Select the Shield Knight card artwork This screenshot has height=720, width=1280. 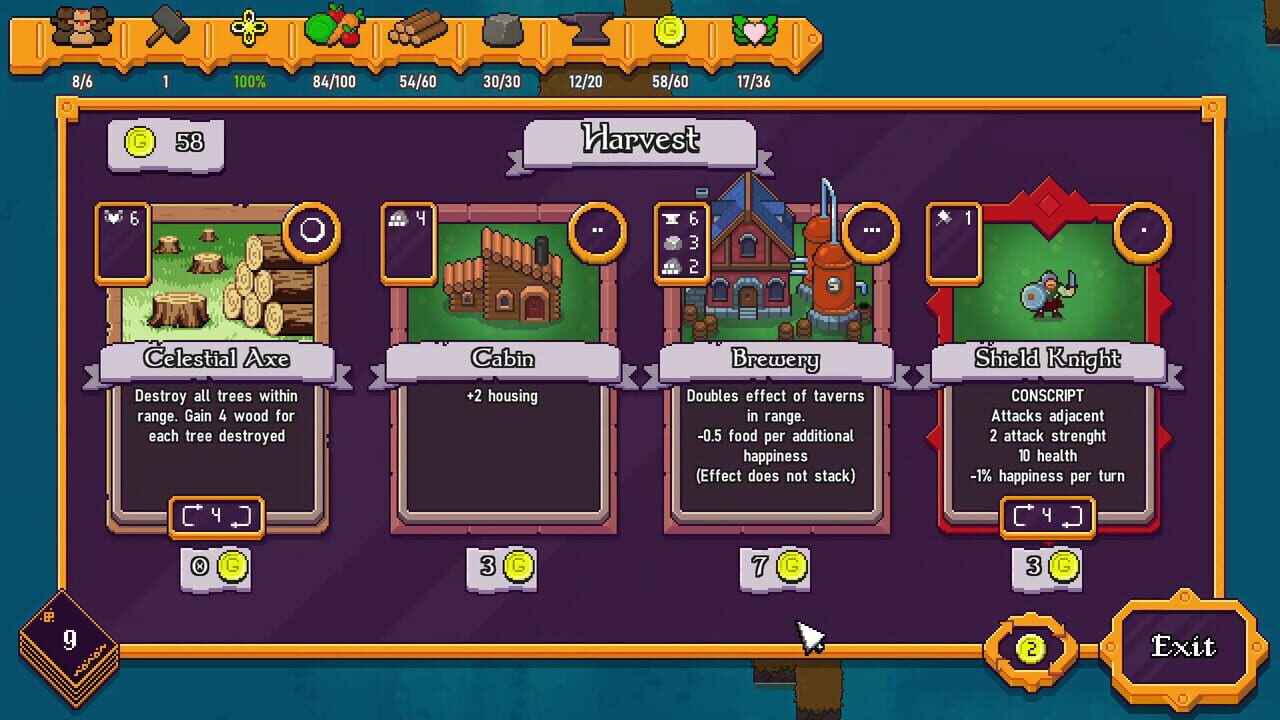point(1047,290)
